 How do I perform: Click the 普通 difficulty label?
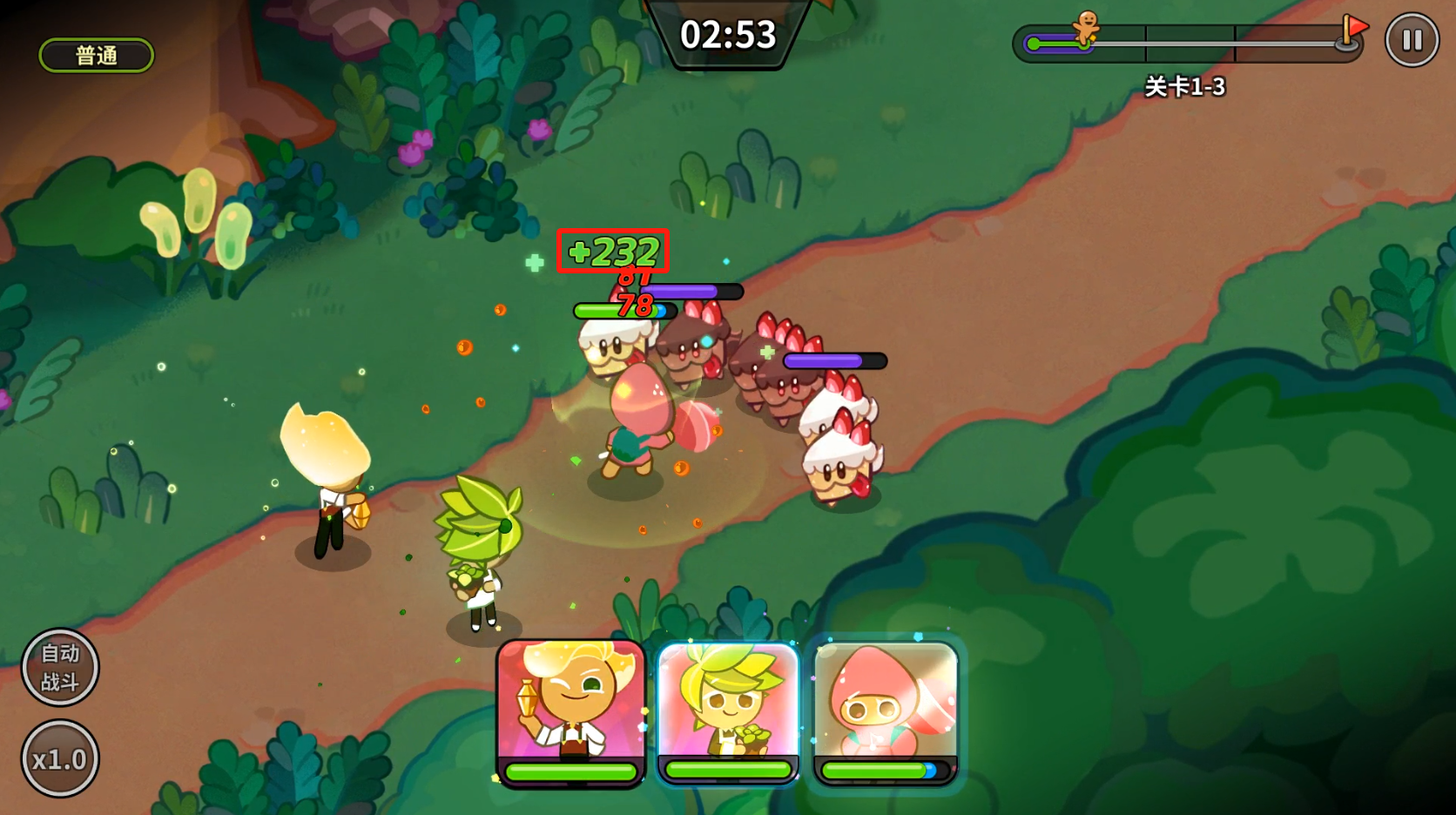(97, 56)
